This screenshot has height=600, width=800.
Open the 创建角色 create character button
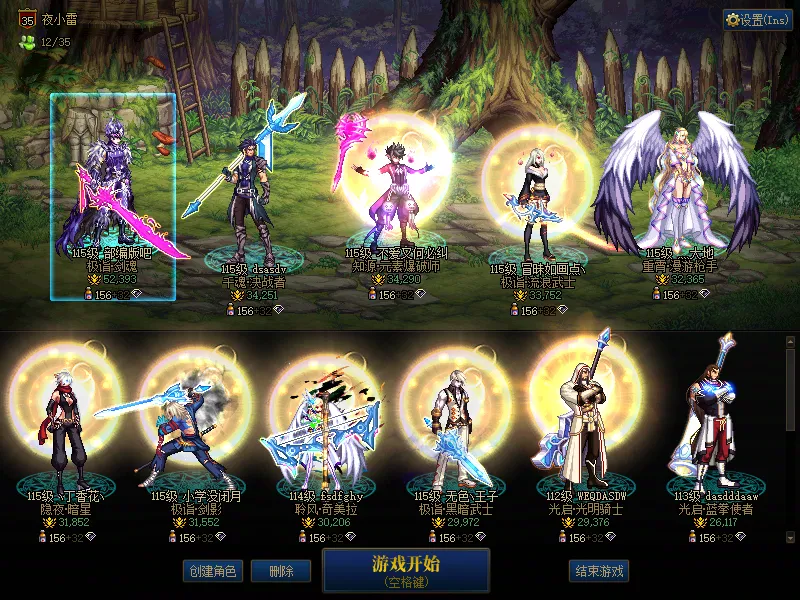point(212,571)
